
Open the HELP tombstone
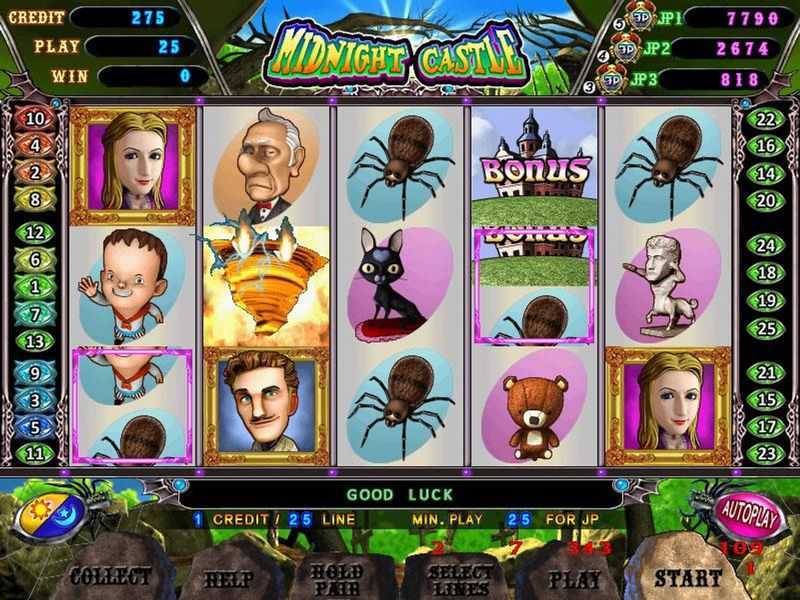[228, 579]
